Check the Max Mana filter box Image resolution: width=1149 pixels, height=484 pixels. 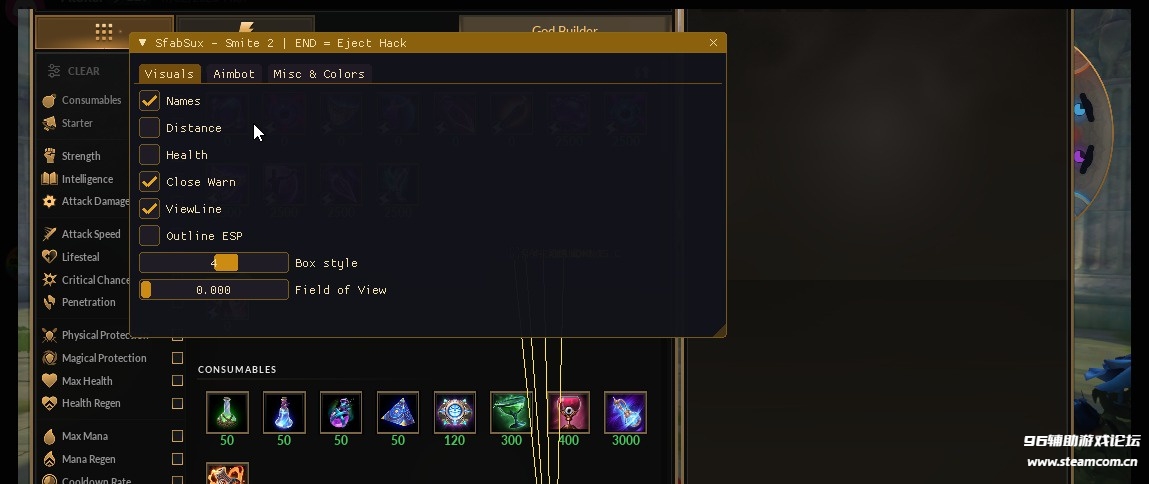pyautogui.click(x=178, y=436)
